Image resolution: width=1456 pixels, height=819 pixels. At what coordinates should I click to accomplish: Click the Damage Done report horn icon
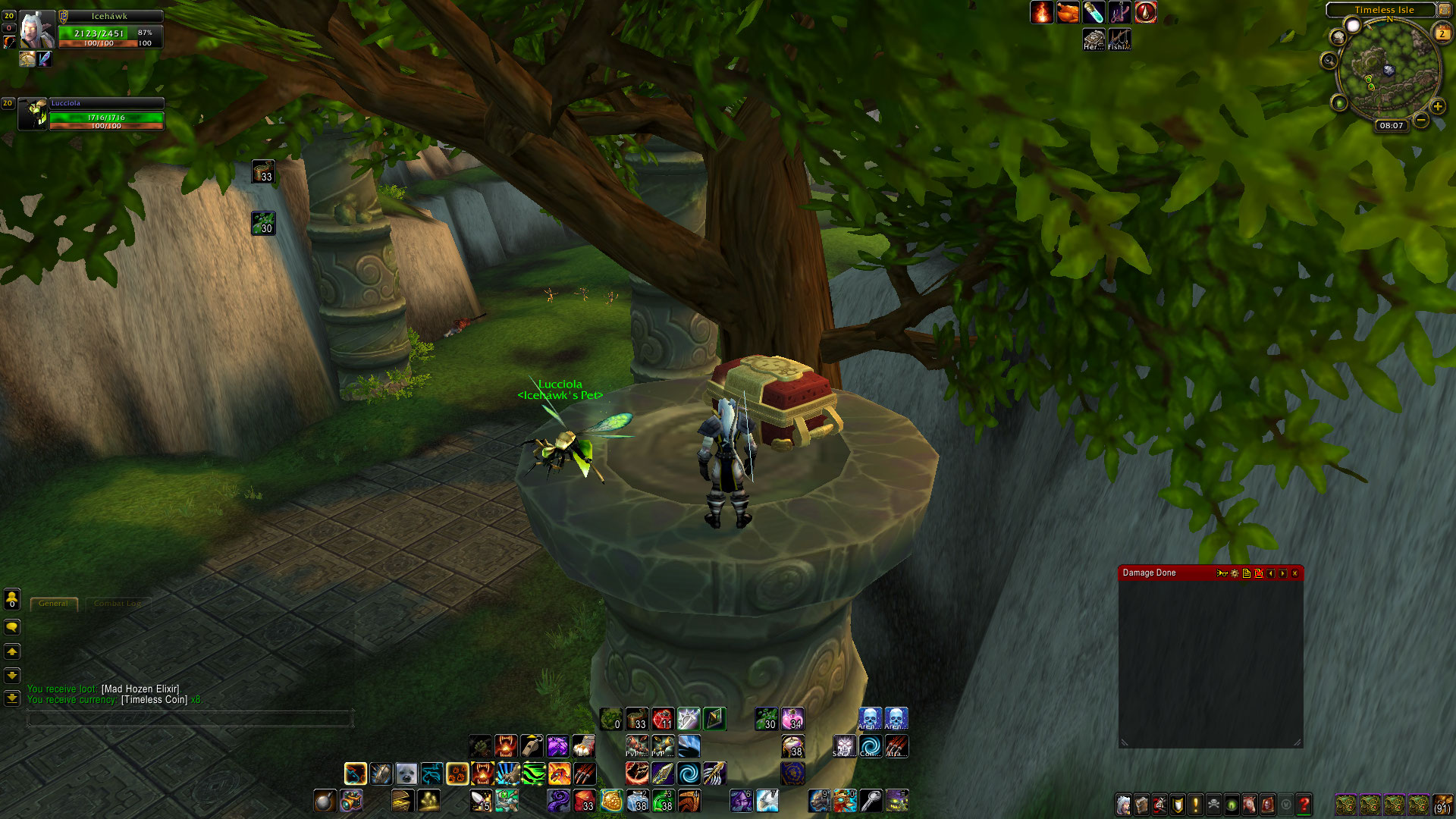pyautogui.click(x=1221, y=573)
